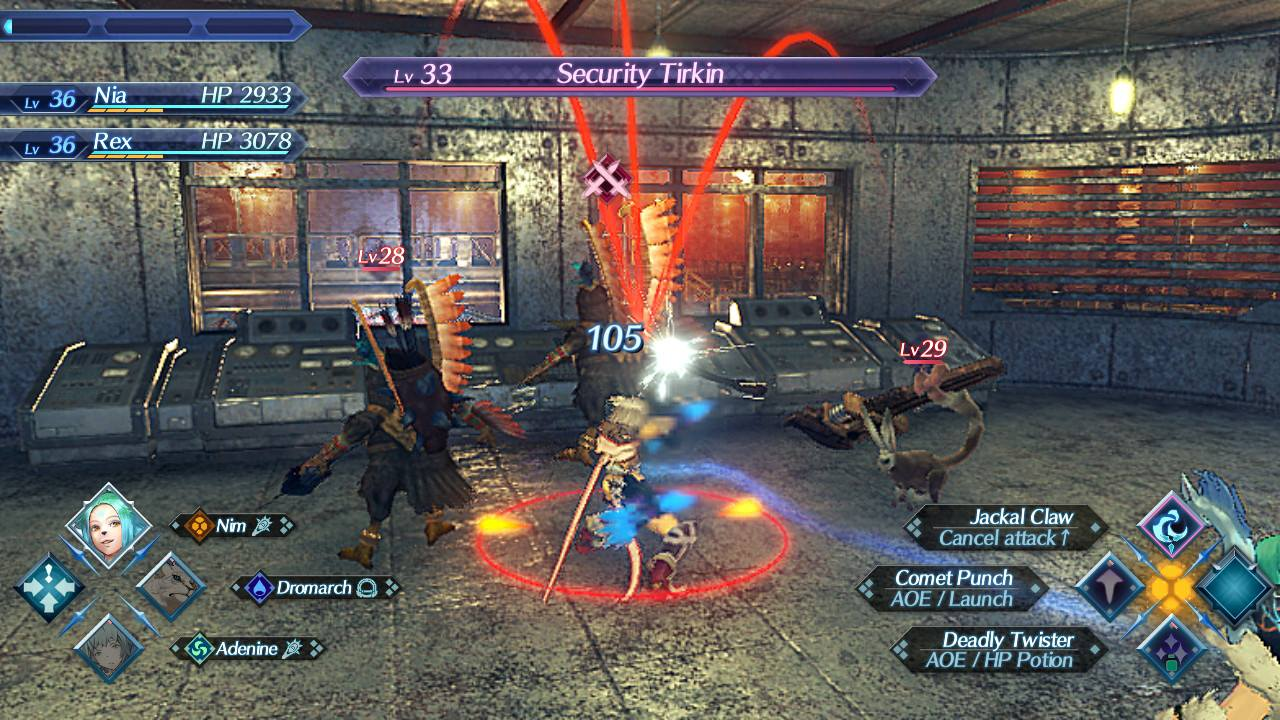
Task: Switch to the Dromarch blade portrait
Action: [171, 586]
